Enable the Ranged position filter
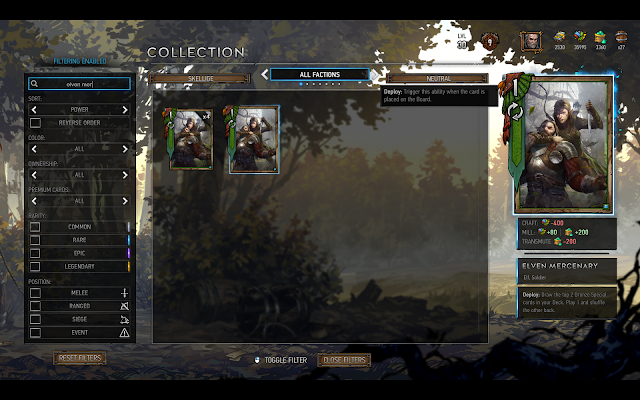Image resolution: width=640 pixels, height=400 pixels. tap(35, 306)
